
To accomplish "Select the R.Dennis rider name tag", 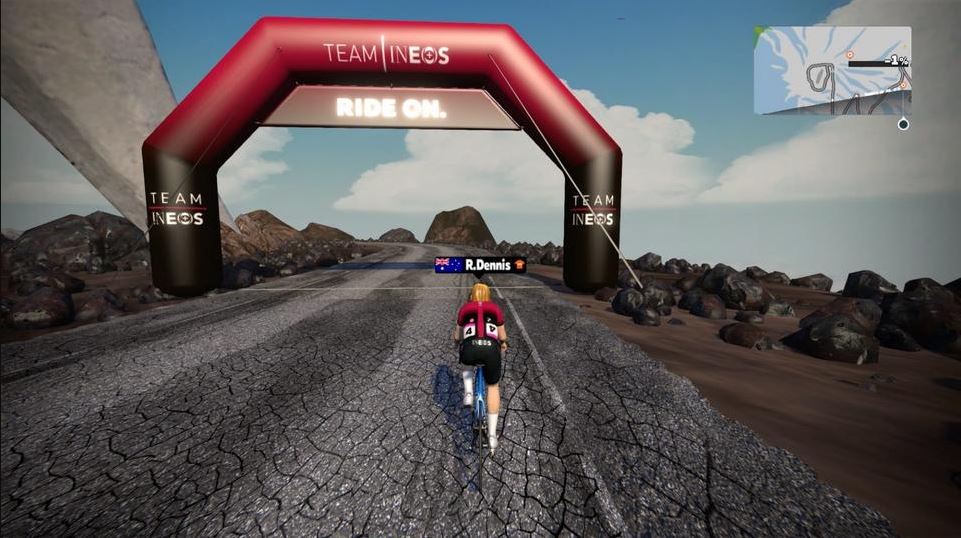I will [x=480, y=265].
